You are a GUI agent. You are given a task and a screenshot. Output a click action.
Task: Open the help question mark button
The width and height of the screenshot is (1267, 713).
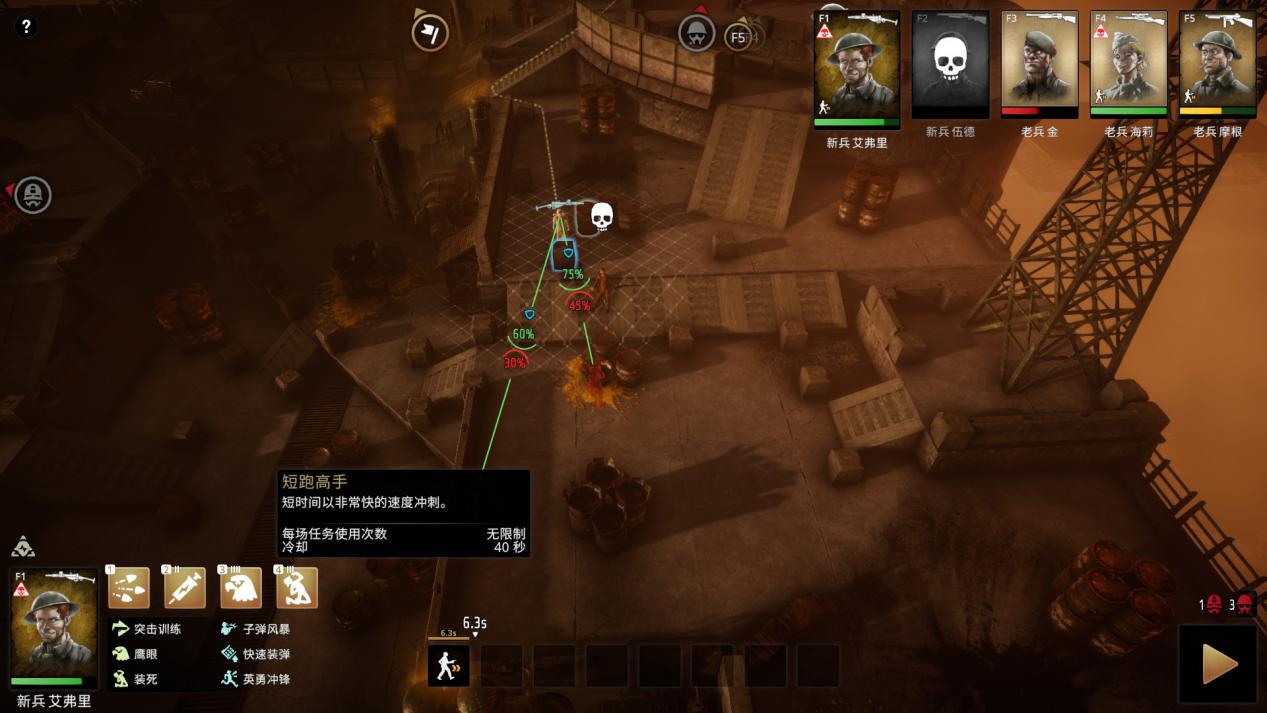point(27,27)
